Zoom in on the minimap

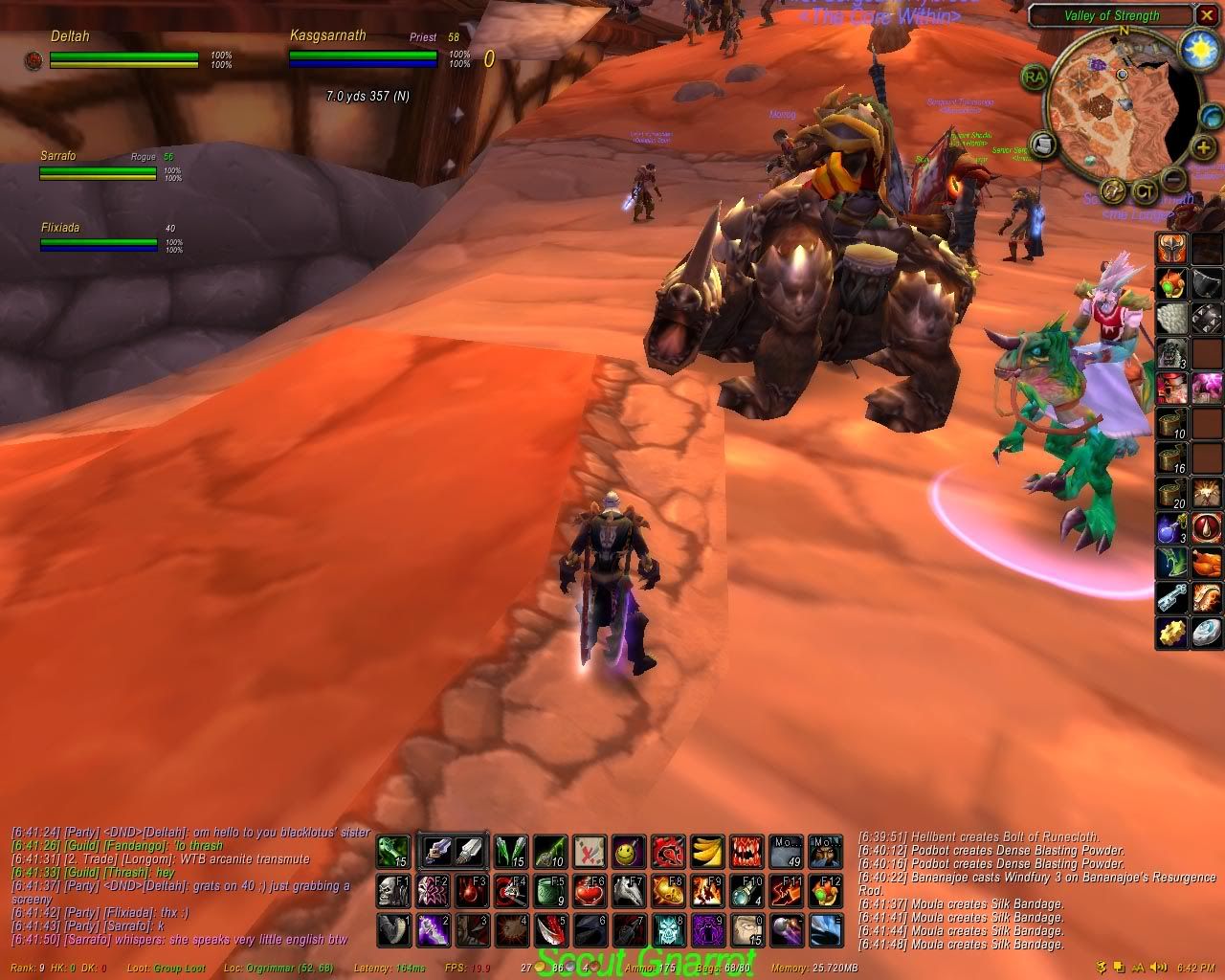[1203, 148]
